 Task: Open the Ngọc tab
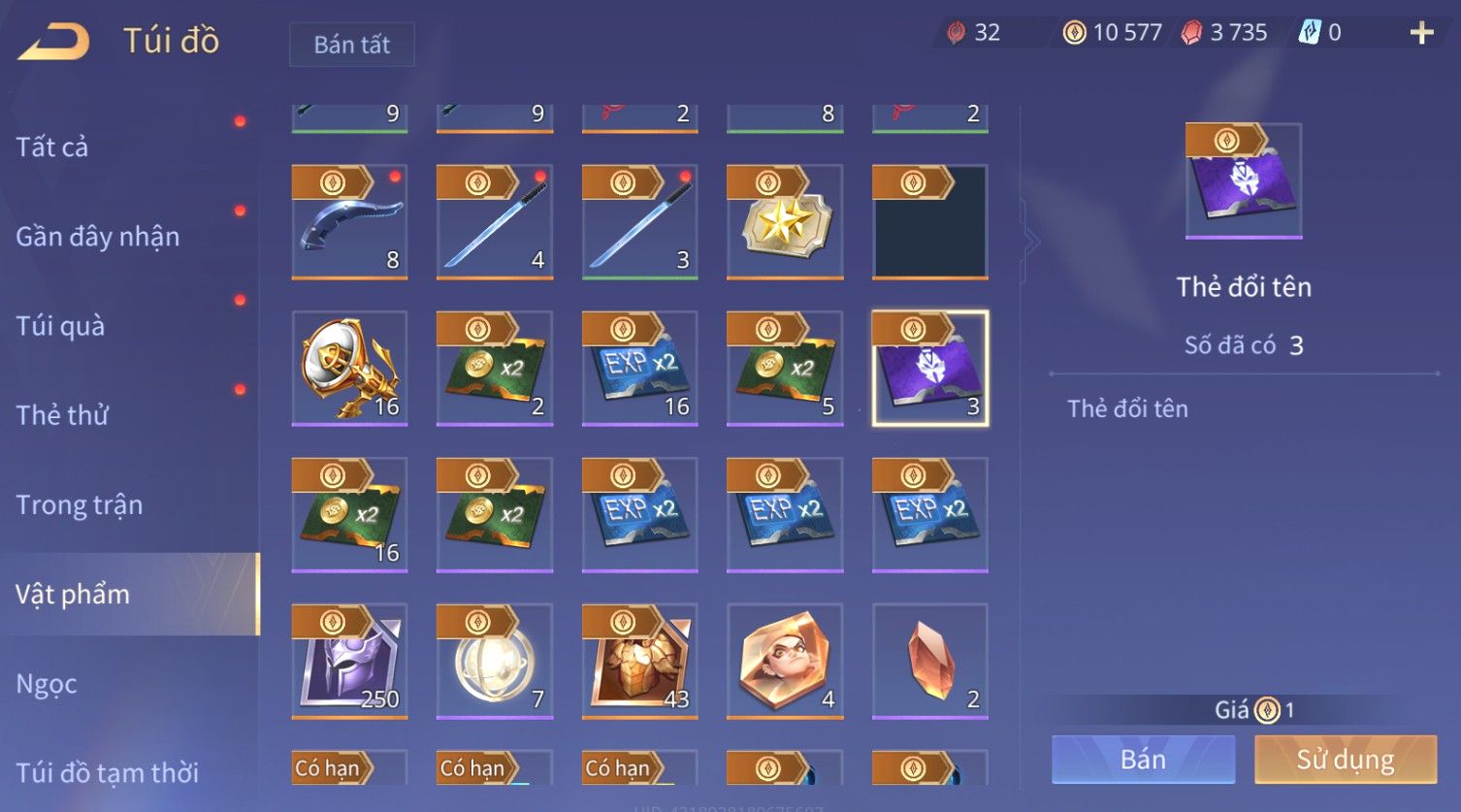click(x=47, y=684)
